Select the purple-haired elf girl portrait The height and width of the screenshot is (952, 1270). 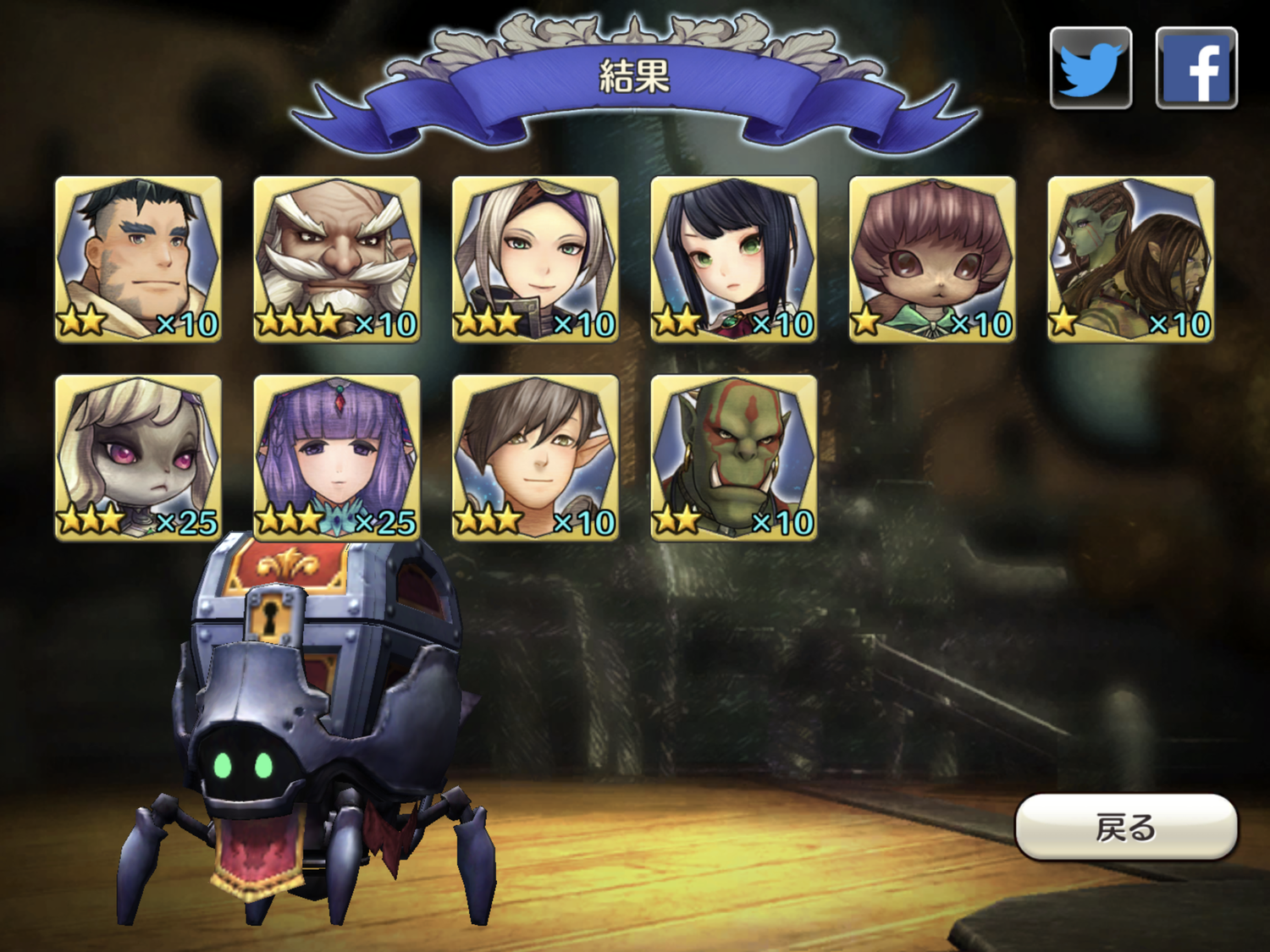337,458
